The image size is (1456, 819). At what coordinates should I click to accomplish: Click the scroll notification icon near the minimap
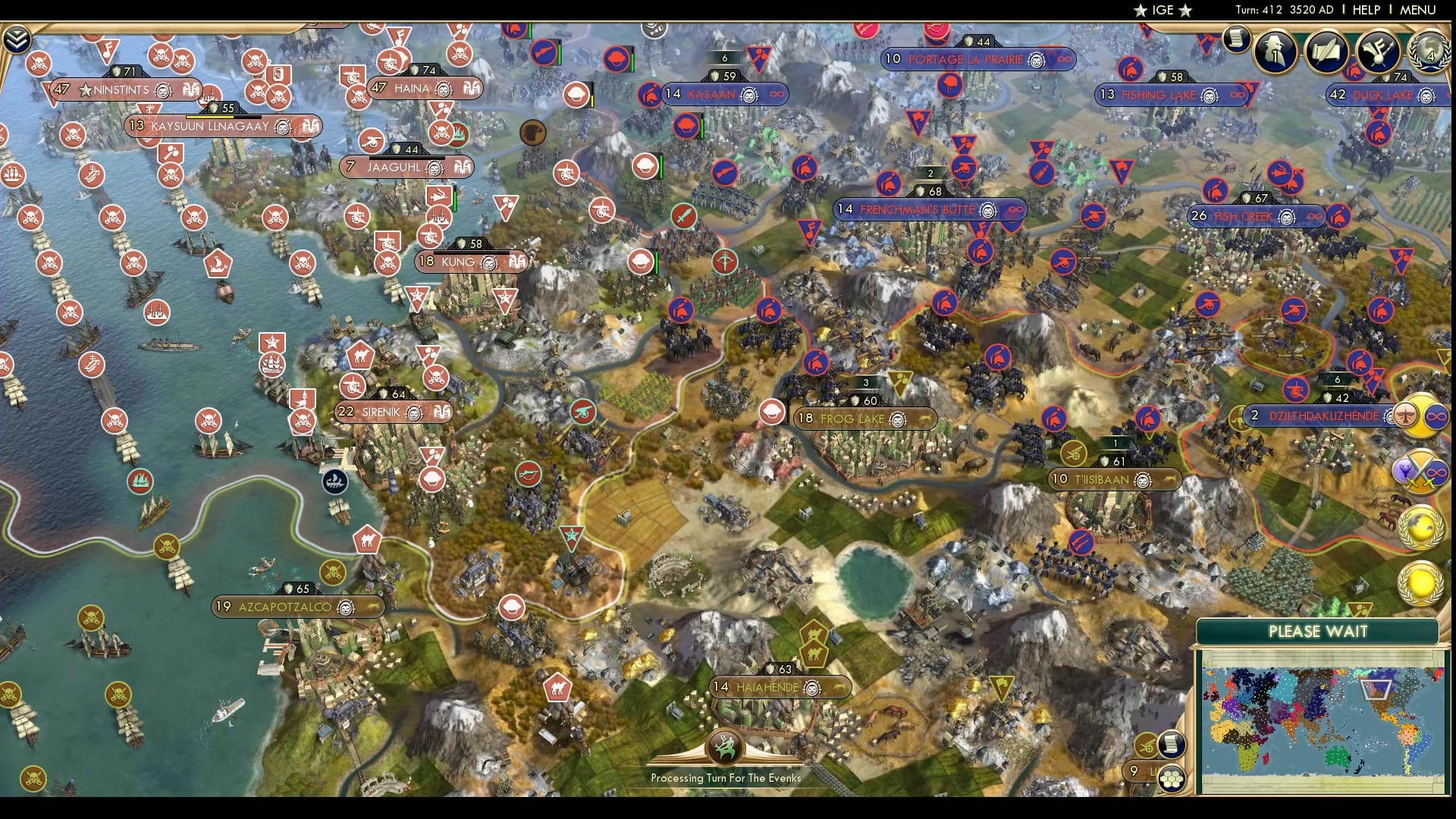click(x=1170, y=745)
